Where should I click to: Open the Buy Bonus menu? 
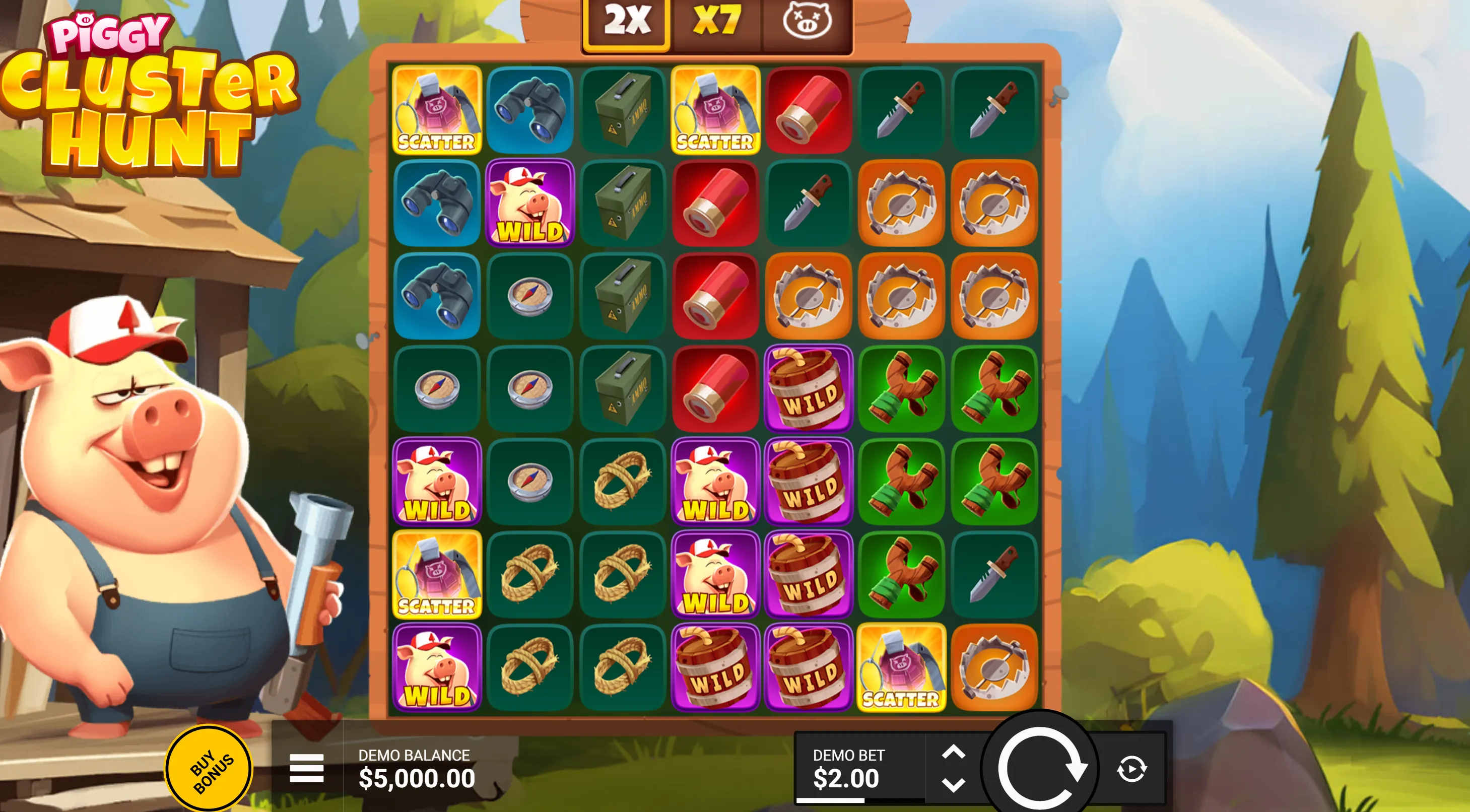click(209, 770)
